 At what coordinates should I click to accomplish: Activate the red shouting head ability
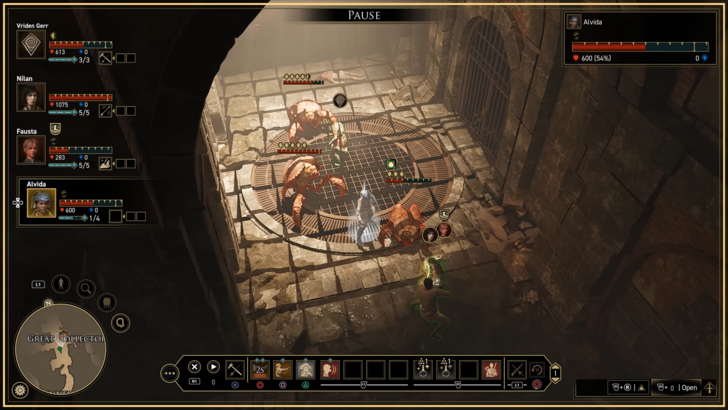[329, 370]
